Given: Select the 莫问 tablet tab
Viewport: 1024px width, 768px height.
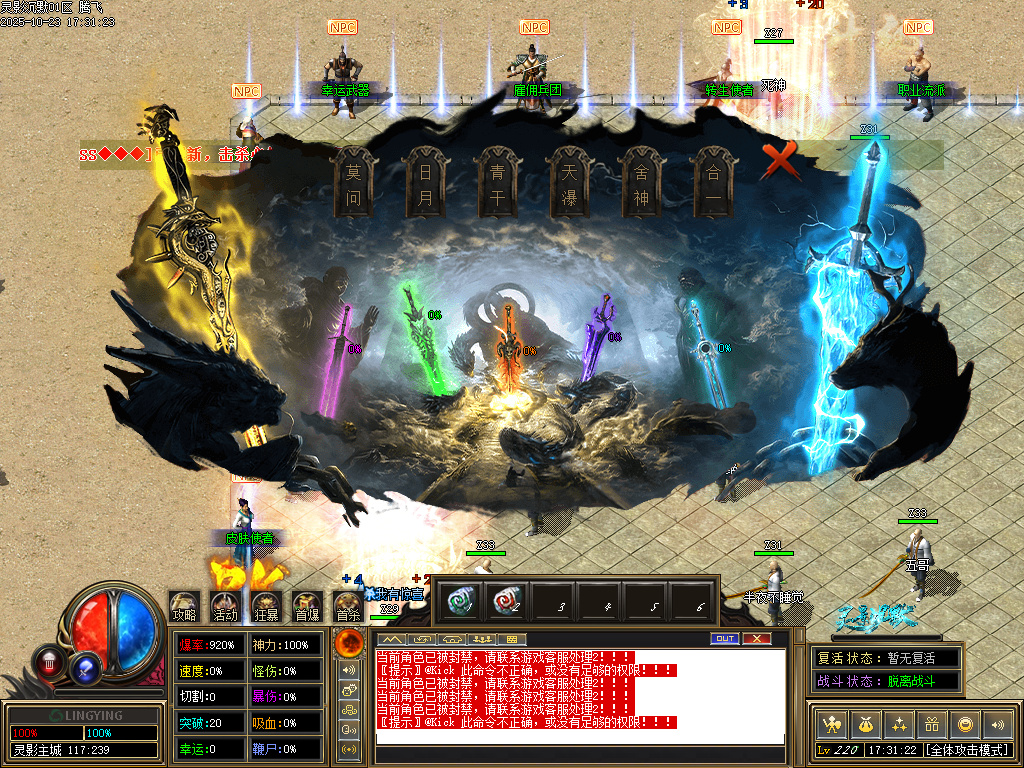Looking at the screenshot, I should click(x=353, y=183).
